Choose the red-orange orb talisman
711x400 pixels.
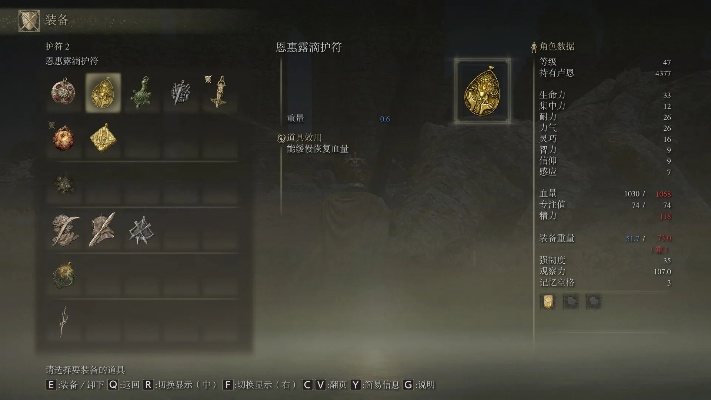tap(63, 137)
